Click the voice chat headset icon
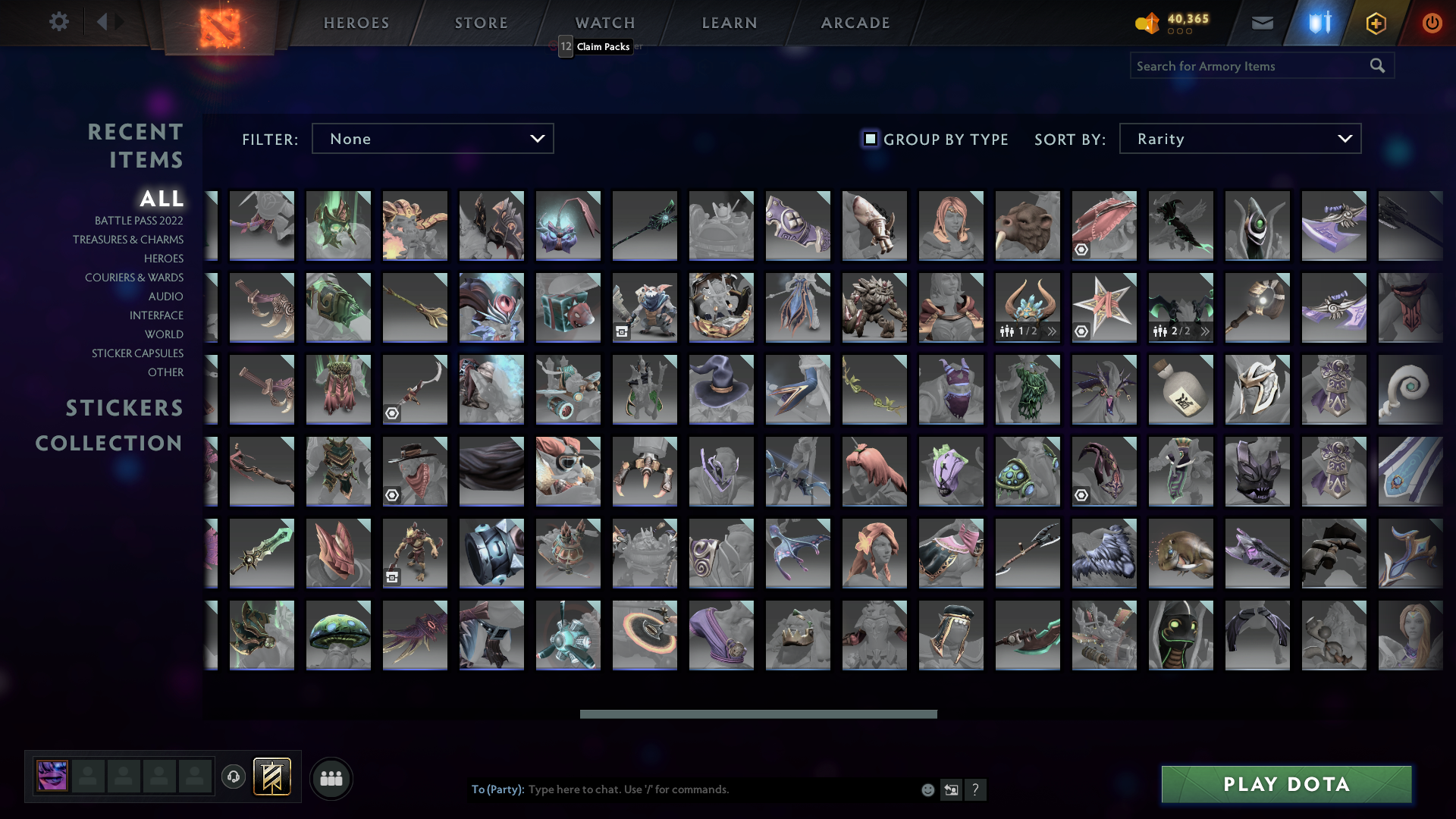1456x819 pixels. pyautogui.click(x=234, y=777)
